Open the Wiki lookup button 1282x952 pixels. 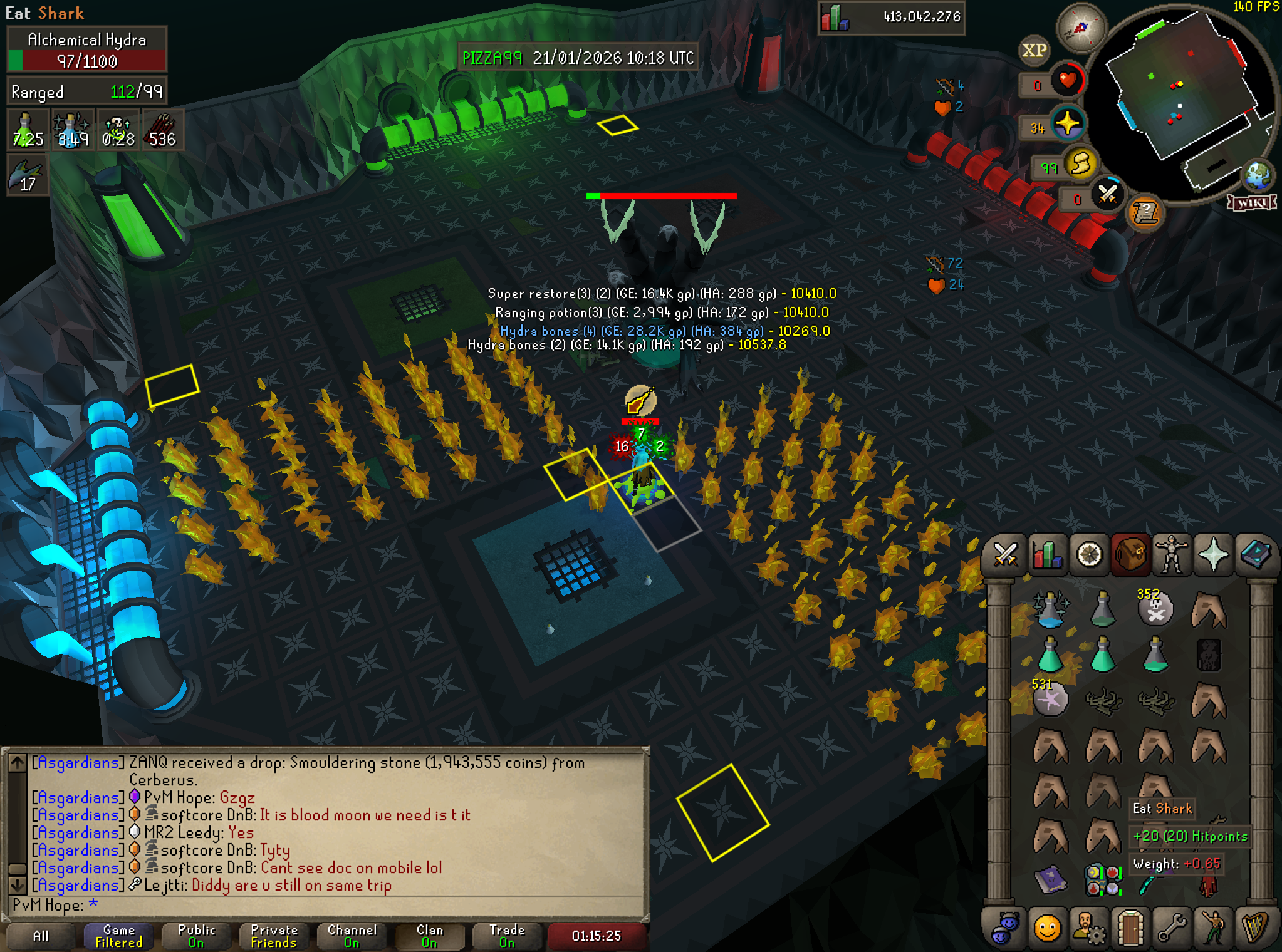pos(1252,202)
